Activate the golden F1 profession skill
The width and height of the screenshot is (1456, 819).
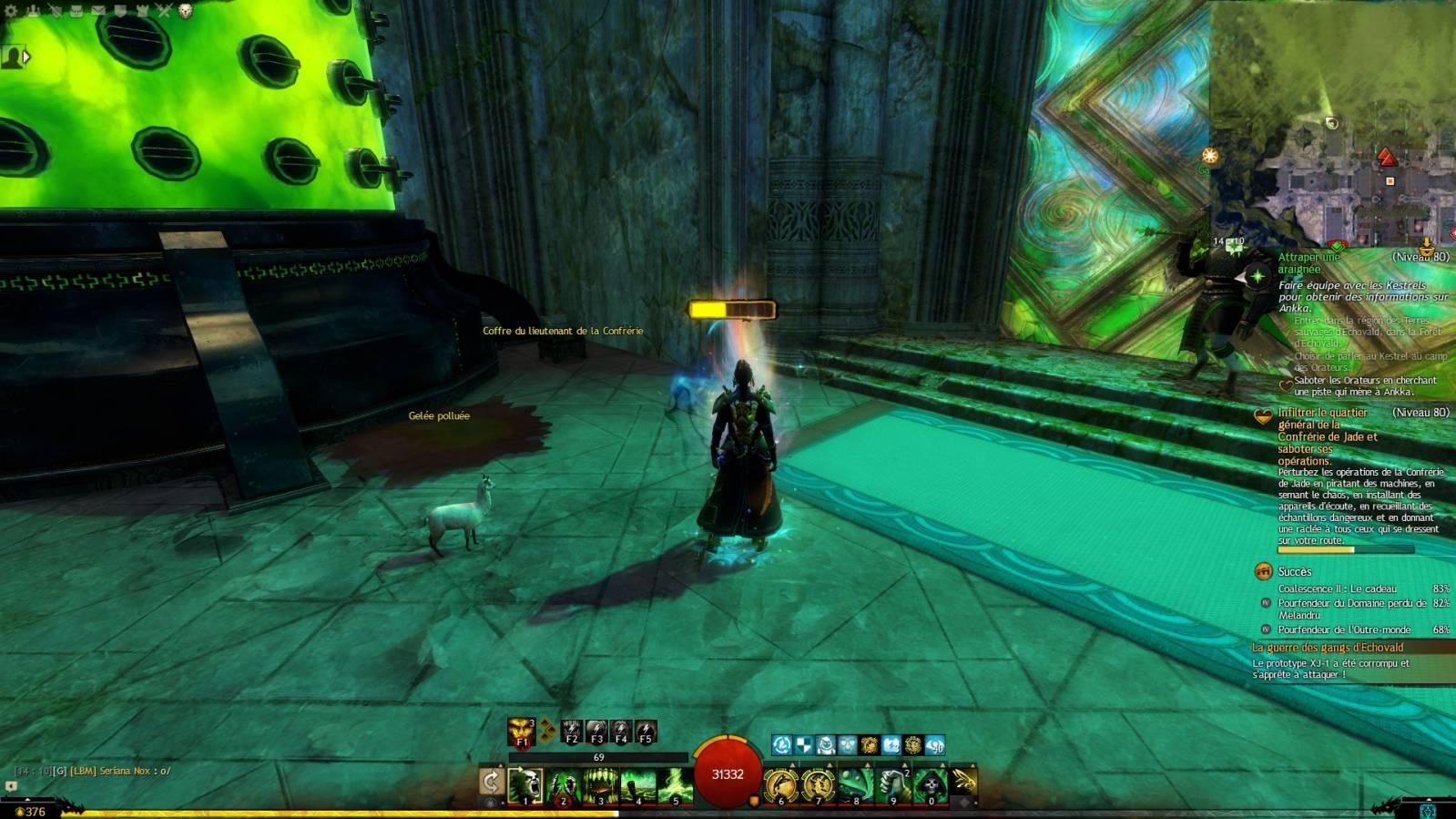click(x=522, y=732)
